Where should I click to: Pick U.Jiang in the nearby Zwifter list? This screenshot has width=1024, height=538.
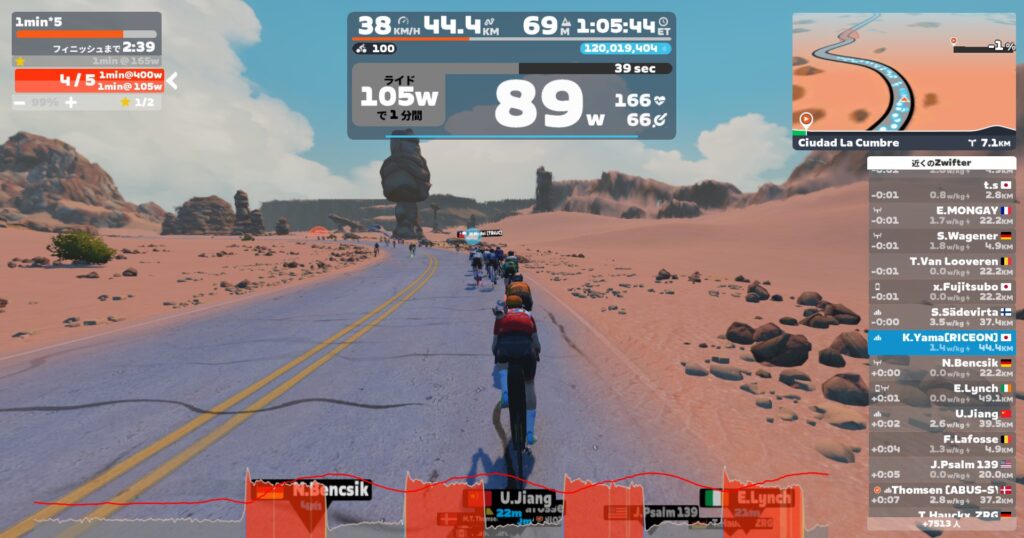tap(941, 418)
